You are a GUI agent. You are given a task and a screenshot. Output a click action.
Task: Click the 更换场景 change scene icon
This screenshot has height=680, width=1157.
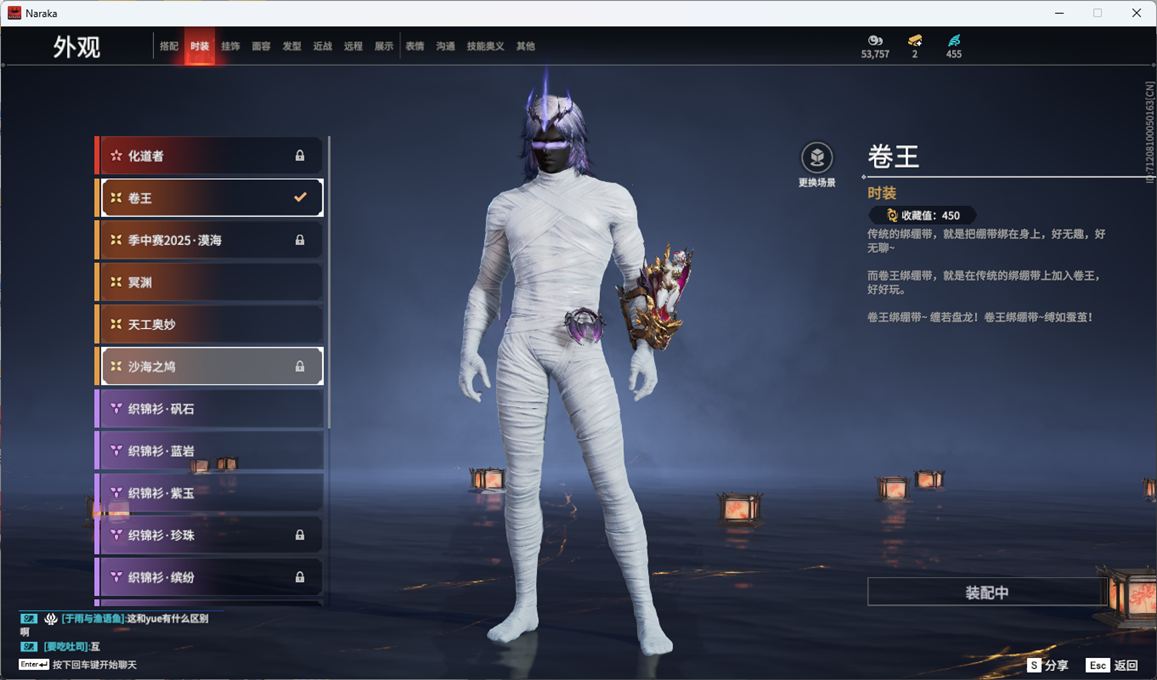pyautogui.click(x=817, y=158)
